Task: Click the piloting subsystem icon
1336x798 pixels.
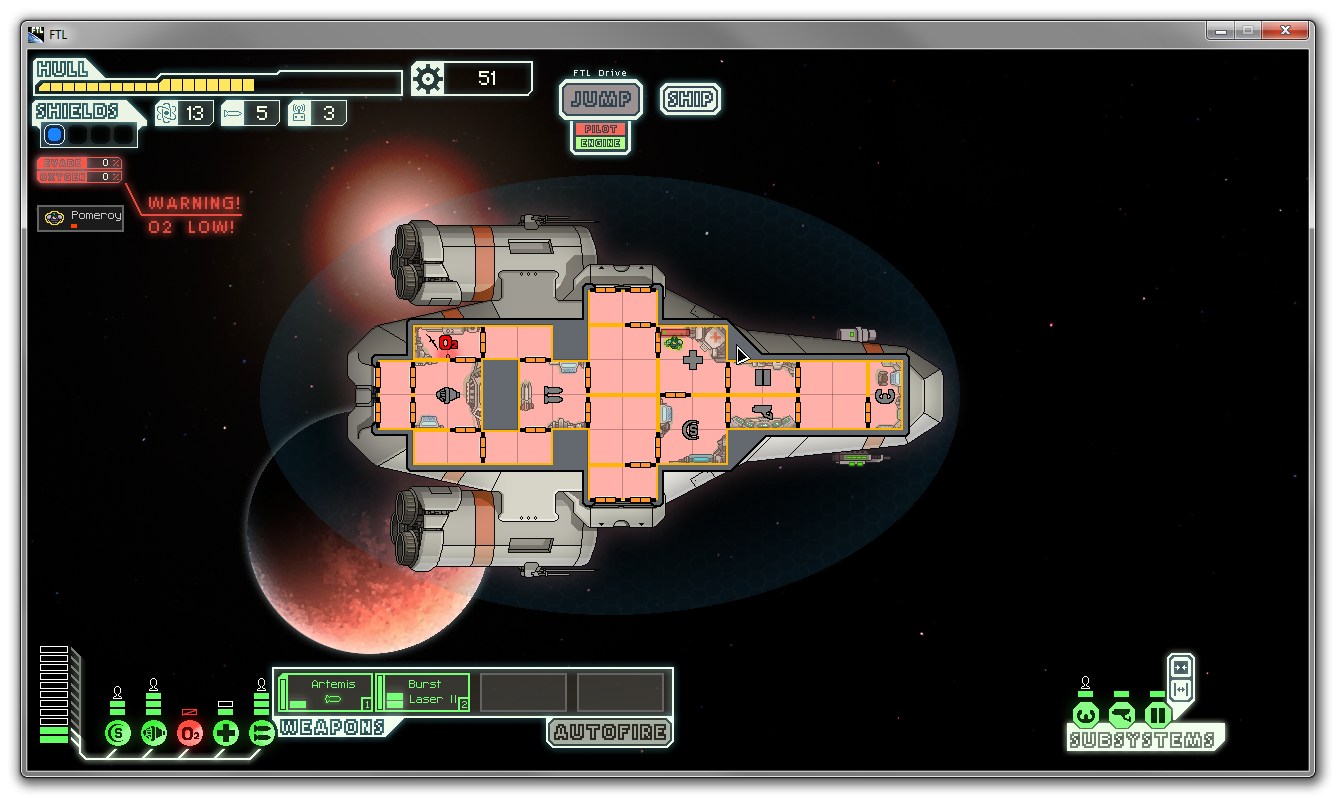Action: (1086, 715)
